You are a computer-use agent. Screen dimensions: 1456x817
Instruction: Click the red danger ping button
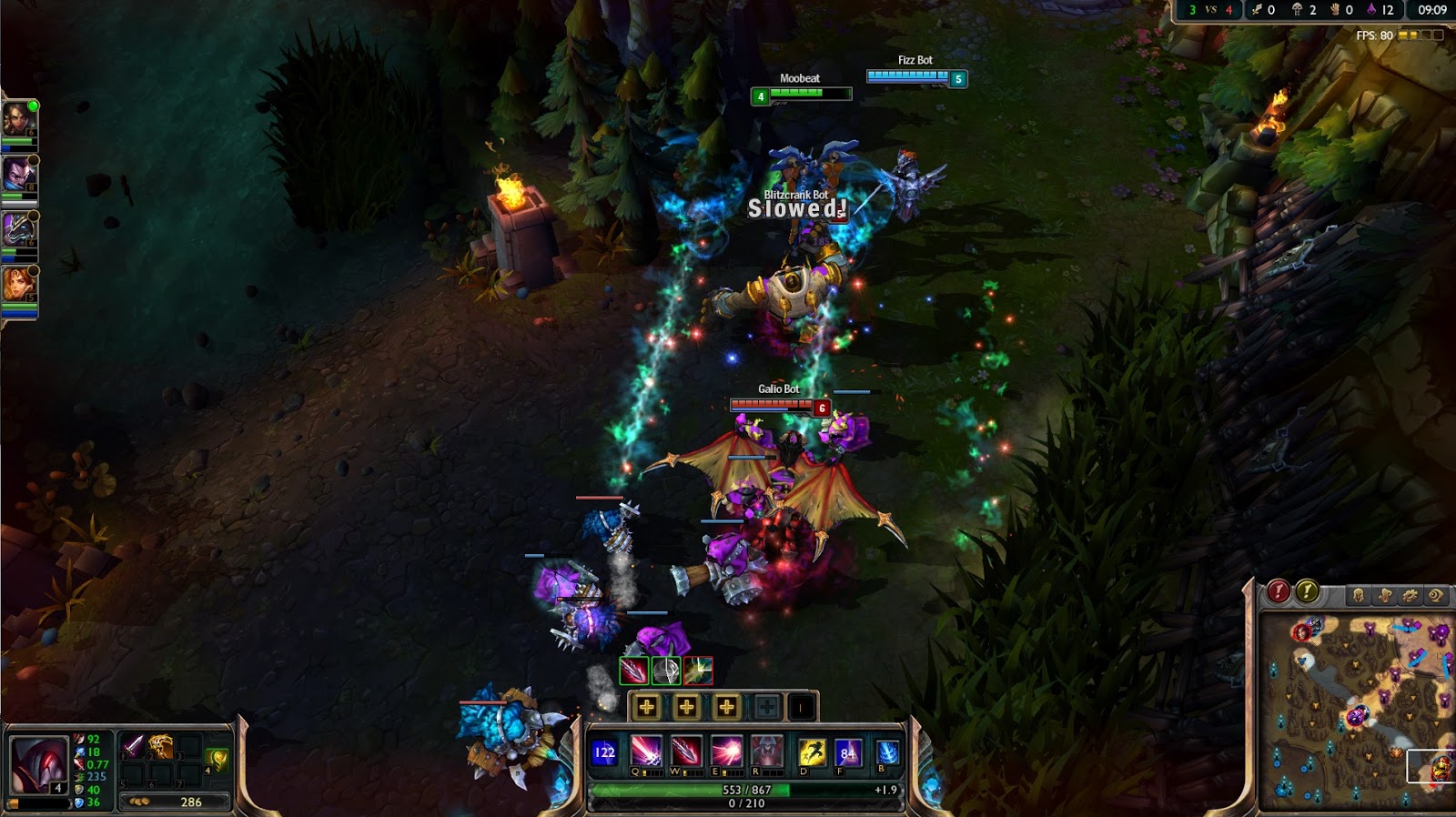[x=1279, y=592]
